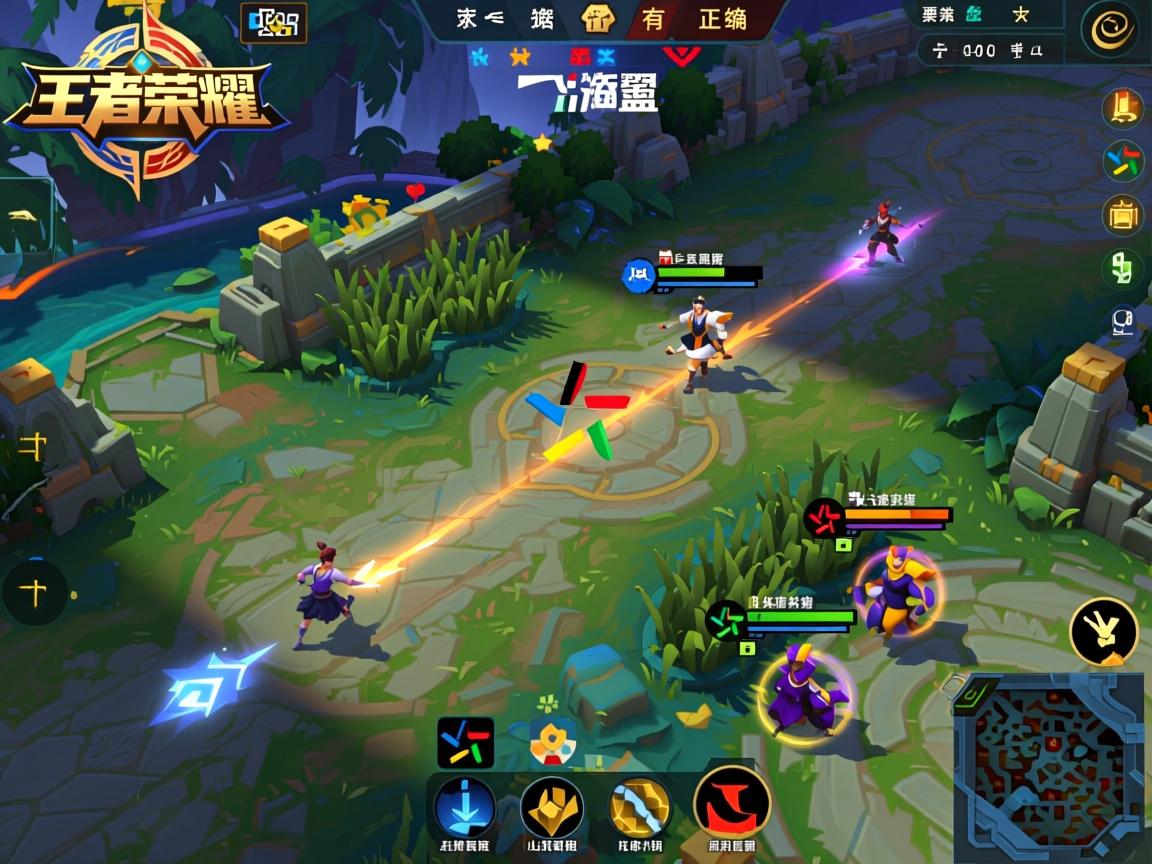Select the round four-color pinwheel icon
This screenshot has width=1152, height=864.
1123,161
